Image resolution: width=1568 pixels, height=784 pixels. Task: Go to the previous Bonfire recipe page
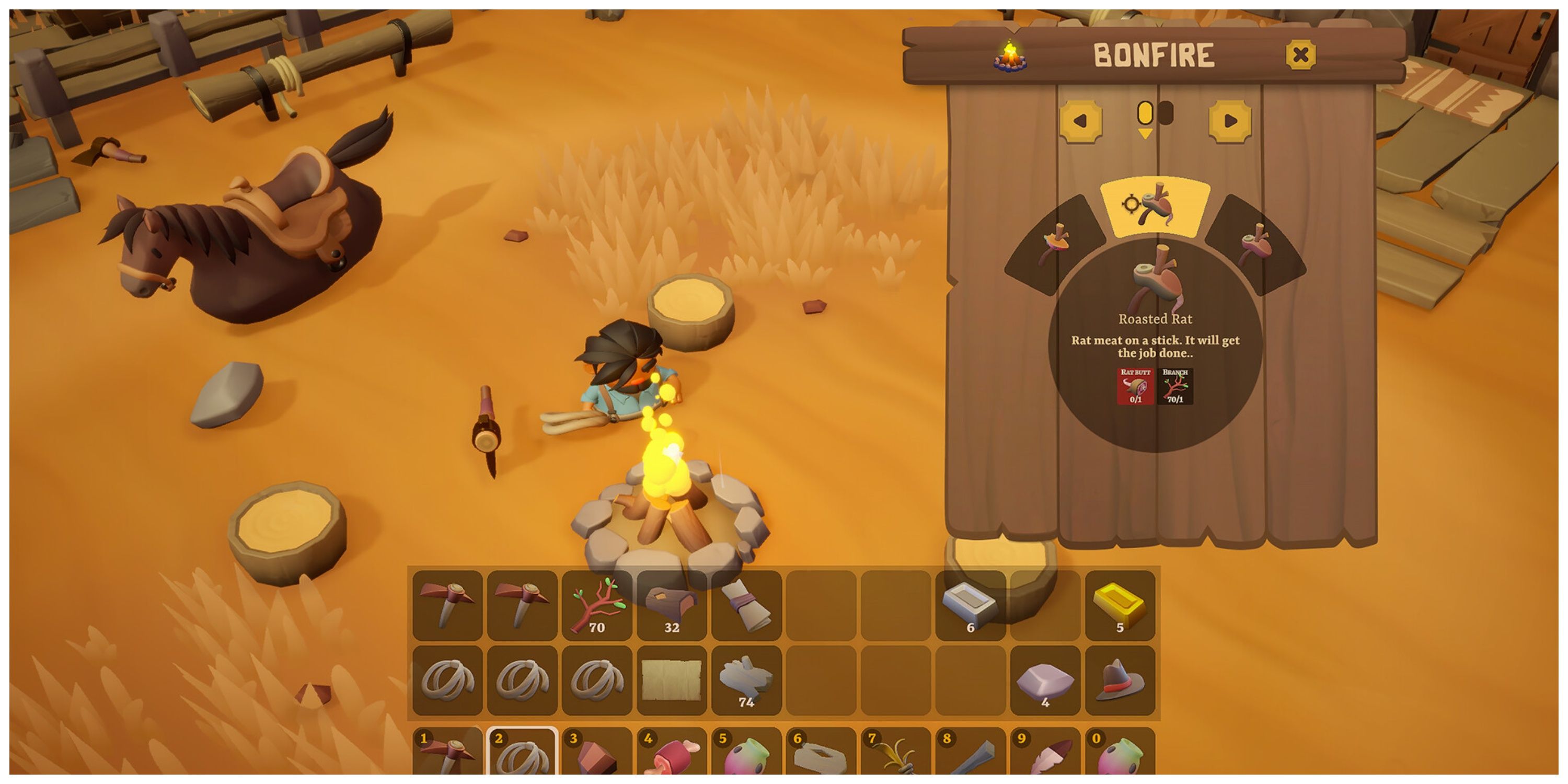pyautogui.click(x=1080, y=121)
